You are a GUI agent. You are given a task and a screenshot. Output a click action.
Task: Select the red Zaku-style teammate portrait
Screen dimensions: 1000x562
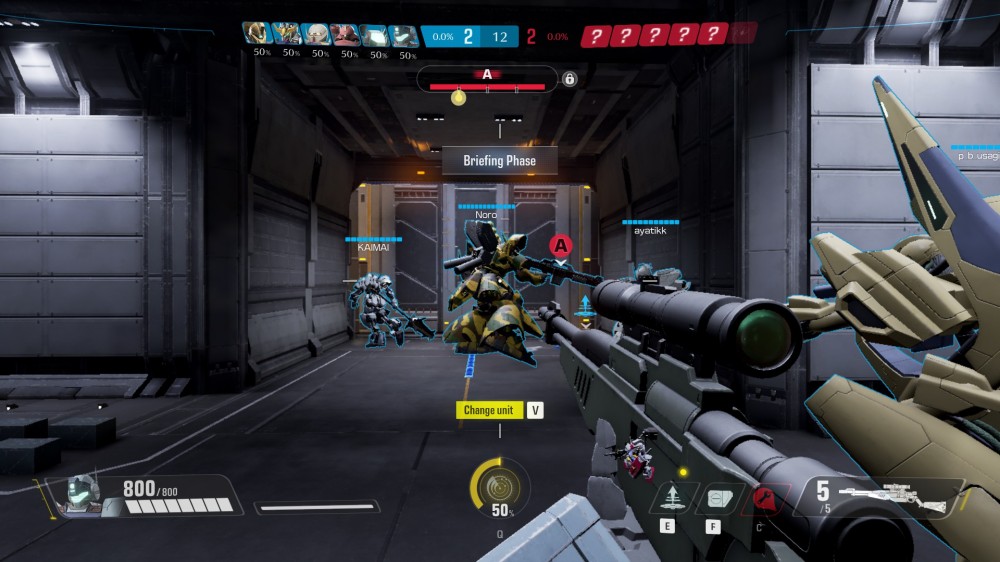[345, 35]
